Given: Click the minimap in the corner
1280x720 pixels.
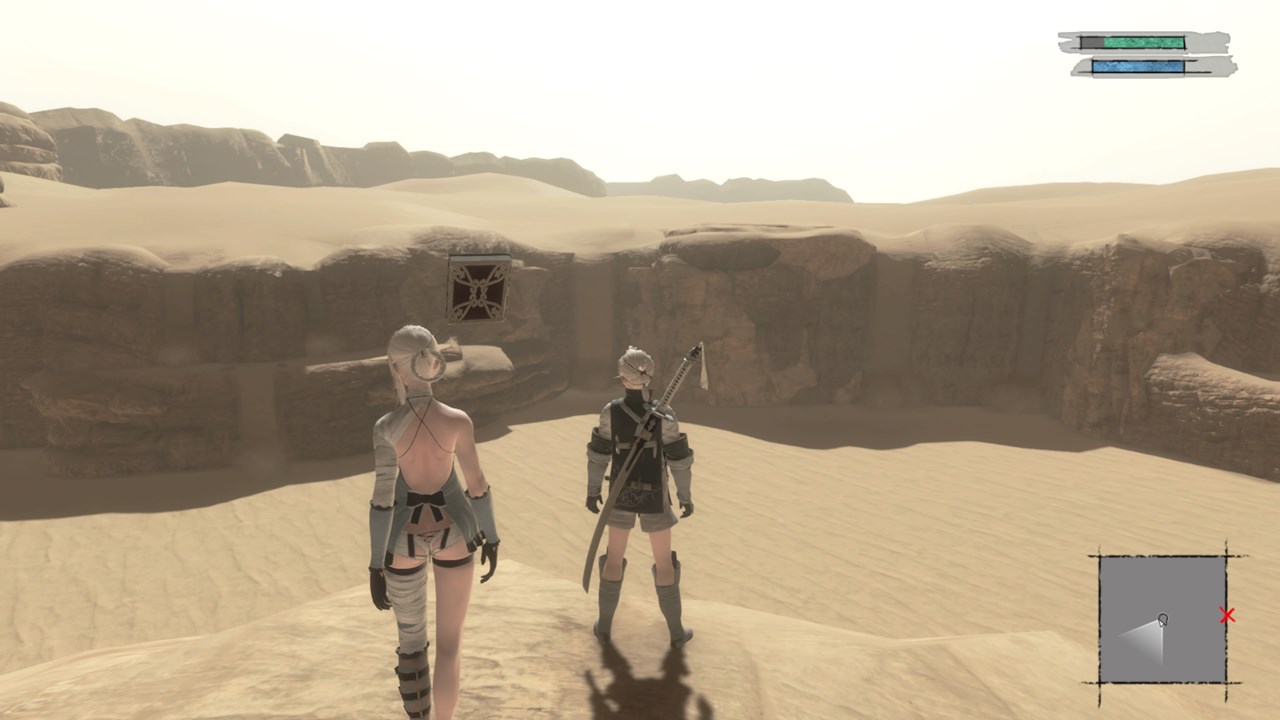Looking at the screenshot, I should tap(1162, 619).
